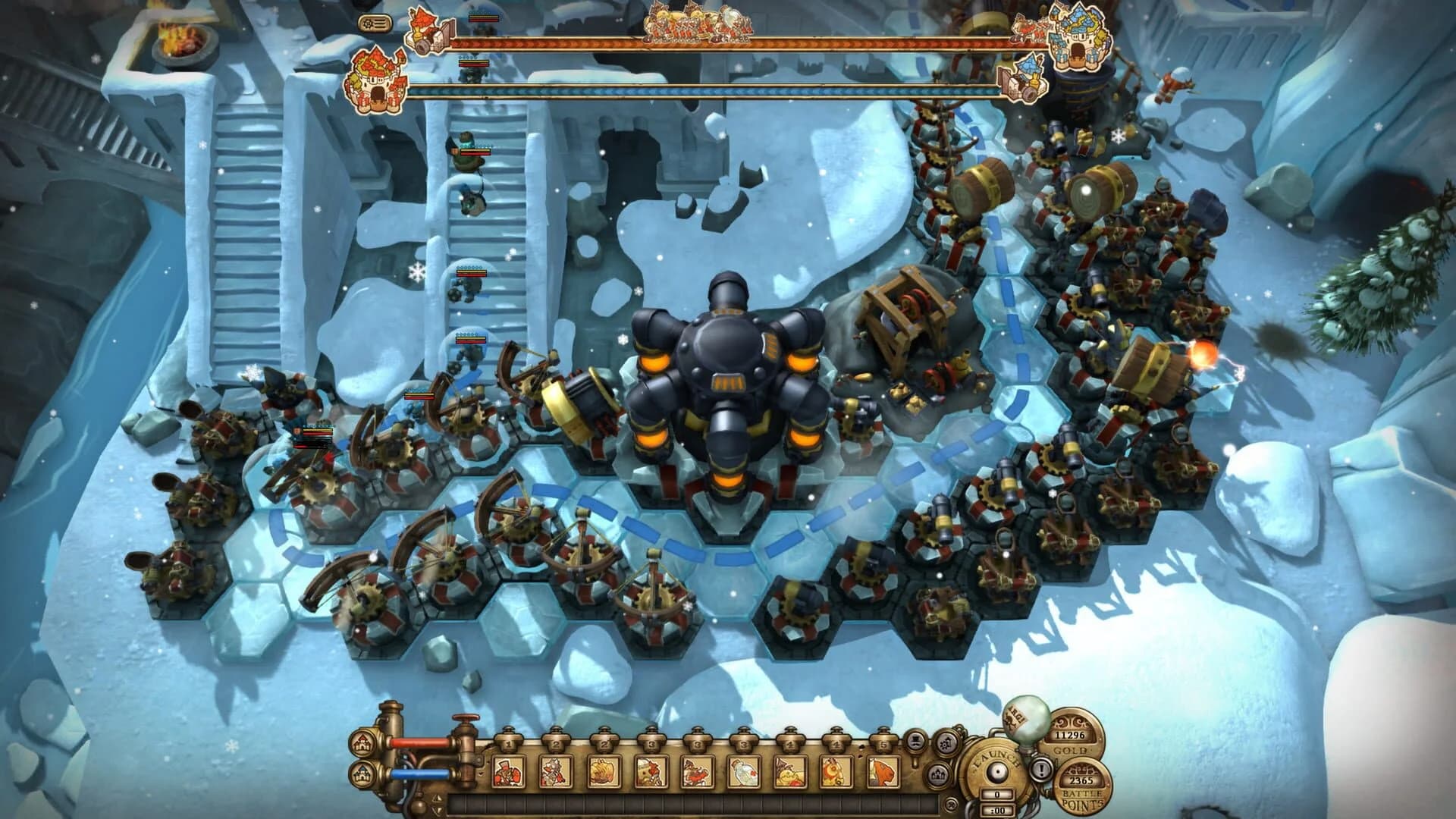Click the down arrow beside the unit queue

437,809
